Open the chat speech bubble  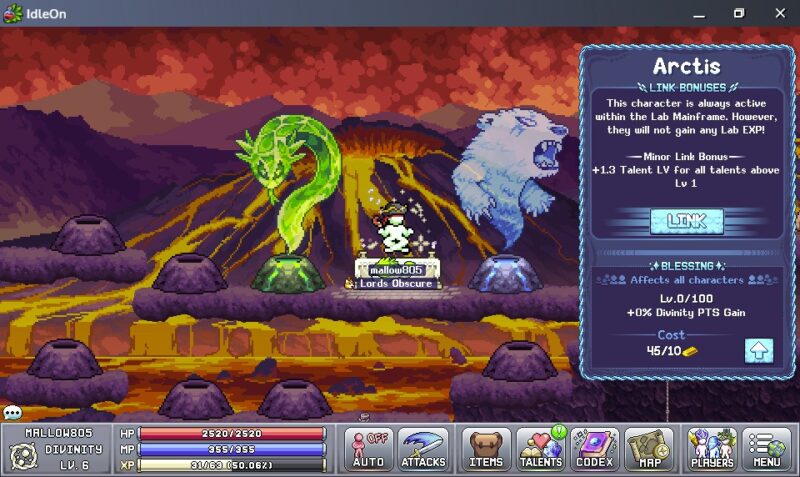tap(12, 412)
